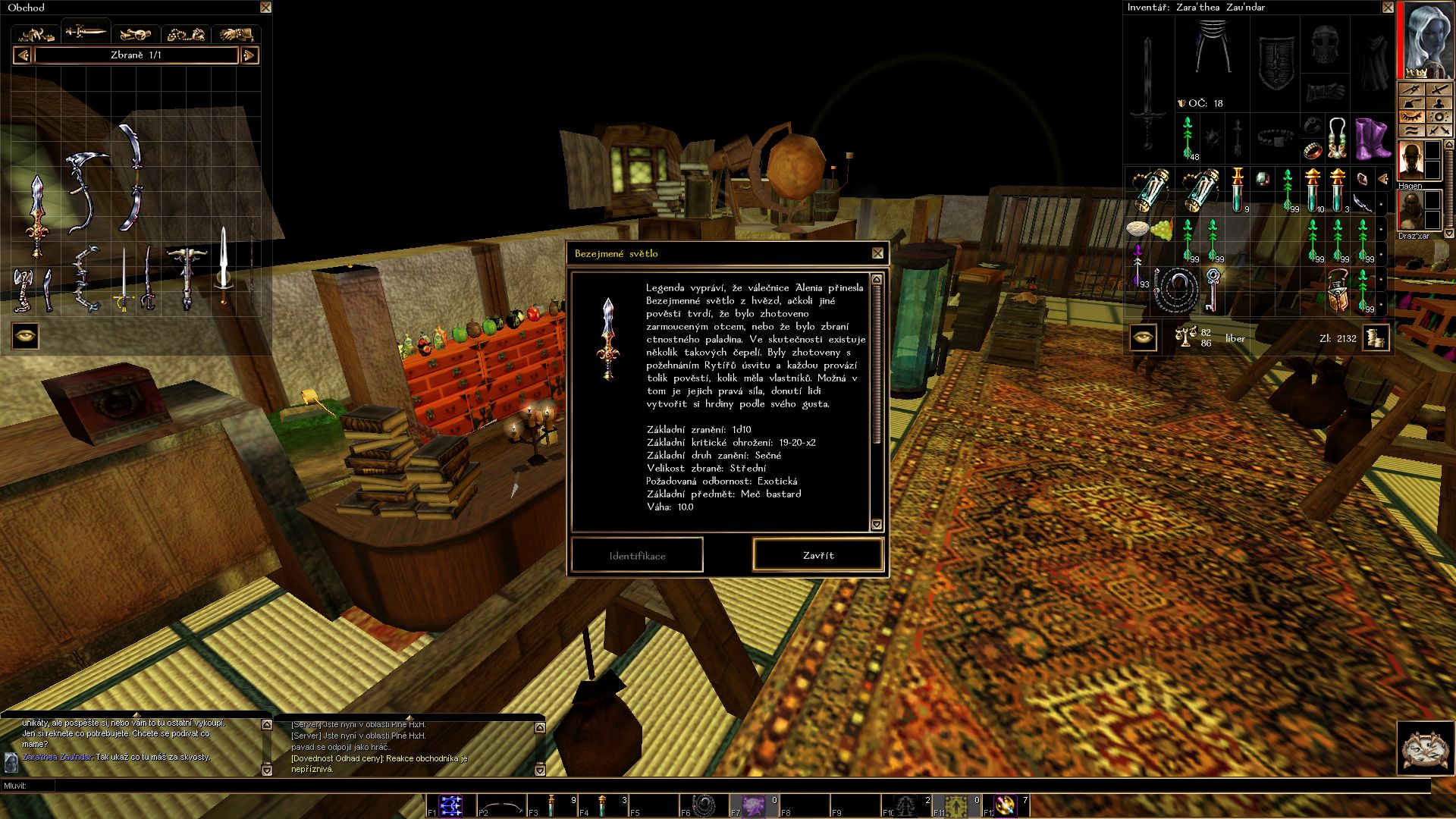Close the Obchod store window
Screen dimensions: 1456x819
point(265,8)
